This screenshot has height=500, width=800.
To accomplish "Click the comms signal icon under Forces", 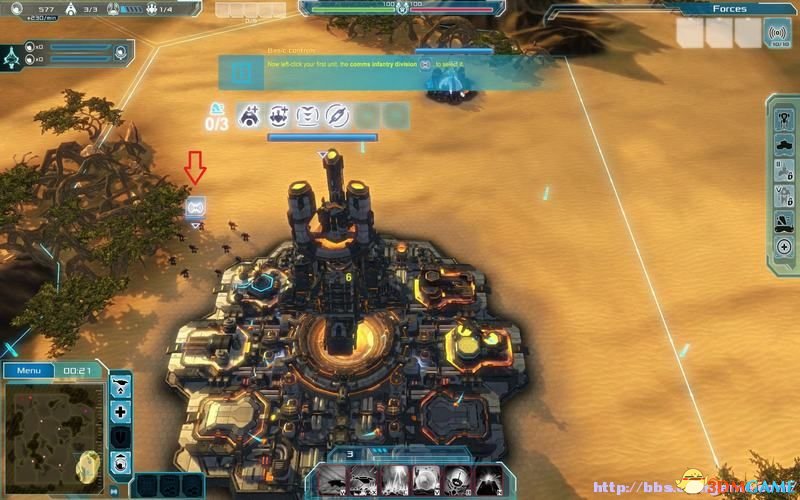I will click(x=776, y=33).
